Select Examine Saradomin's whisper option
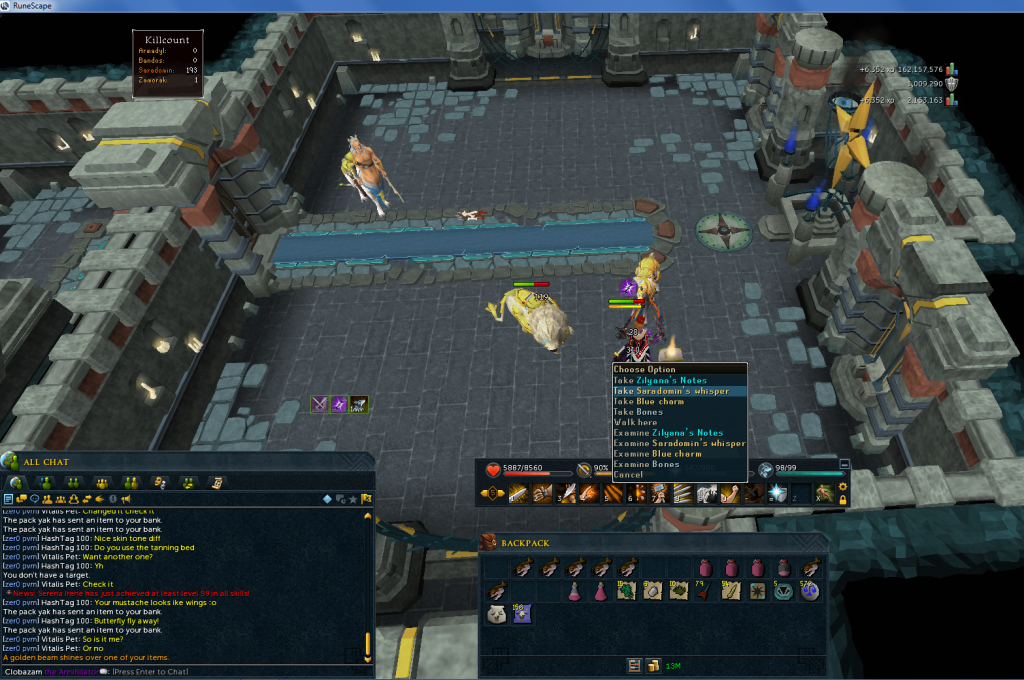1024x680 pixels. click(x=680, y=444)
